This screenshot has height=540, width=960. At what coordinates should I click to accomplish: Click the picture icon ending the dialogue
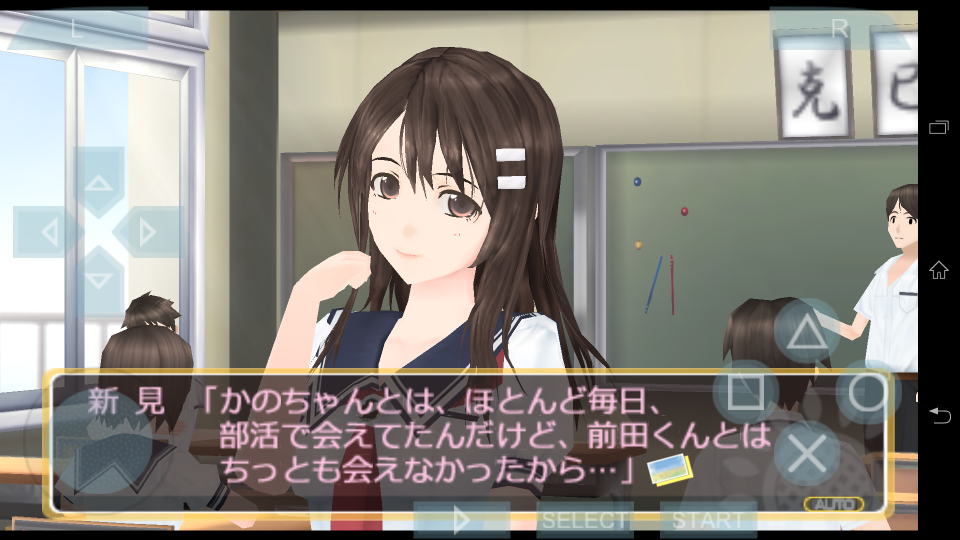(x=668, y=468)
